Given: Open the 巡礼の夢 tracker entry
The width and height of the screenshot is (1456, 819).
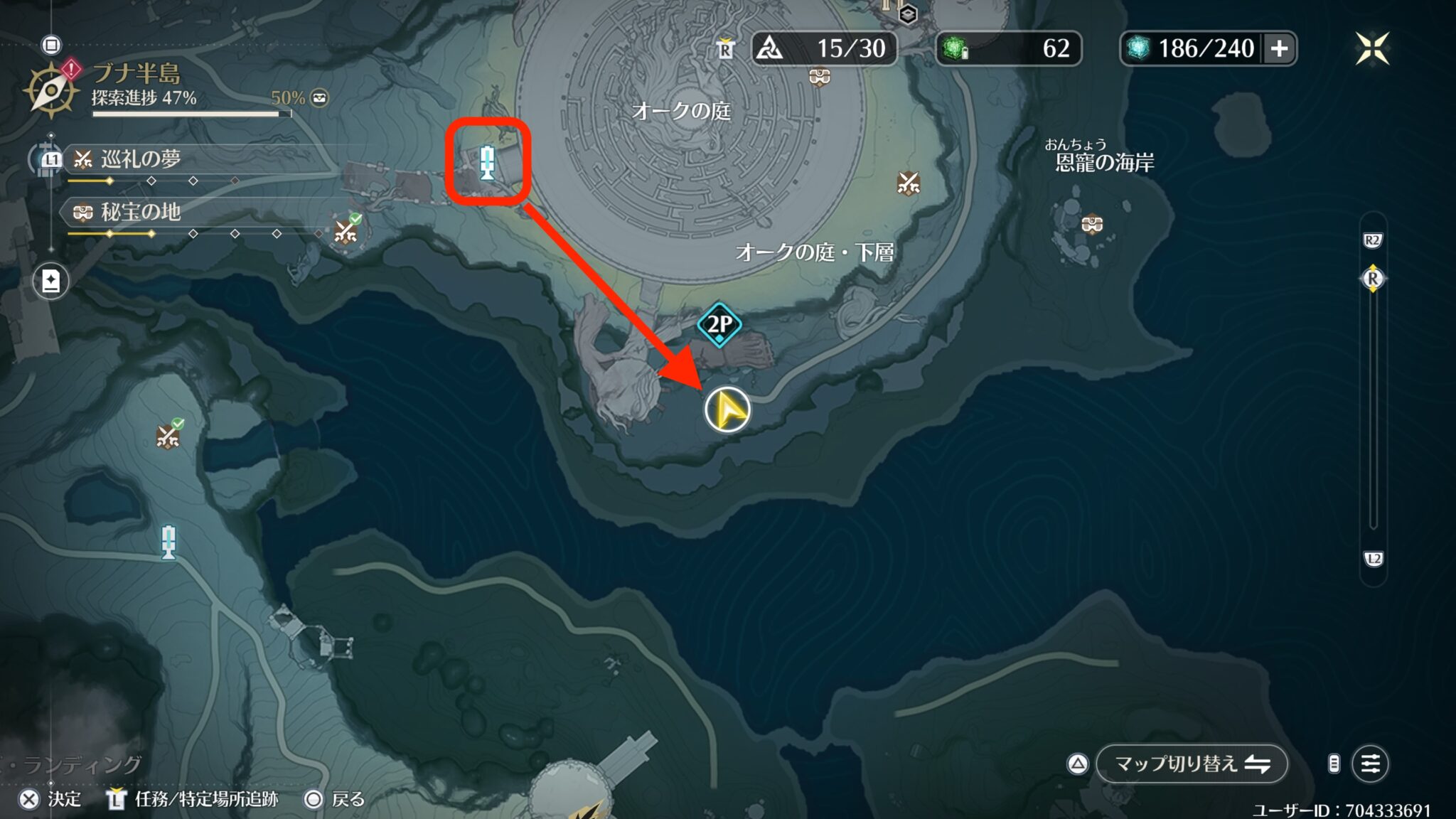Looking at the screenshot, I should [141, 159].
